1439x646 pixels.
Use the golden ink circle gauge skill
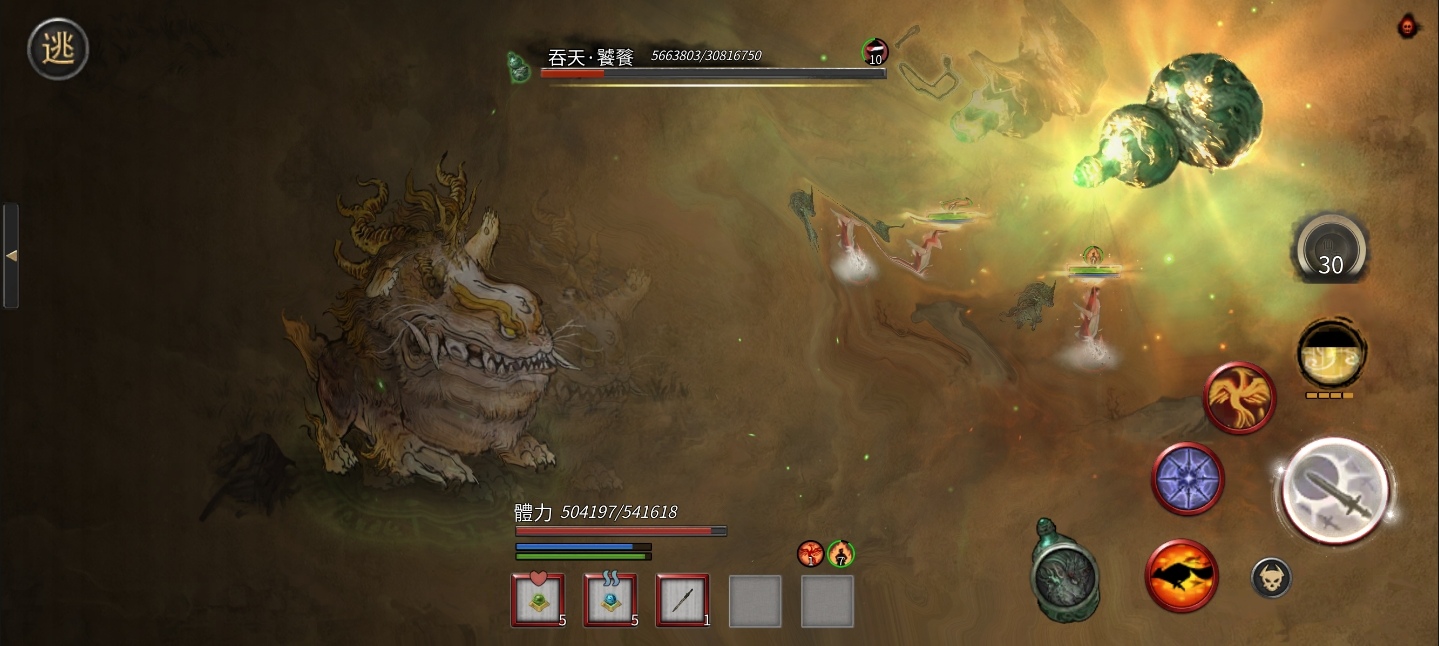(x=1331, y=353)
